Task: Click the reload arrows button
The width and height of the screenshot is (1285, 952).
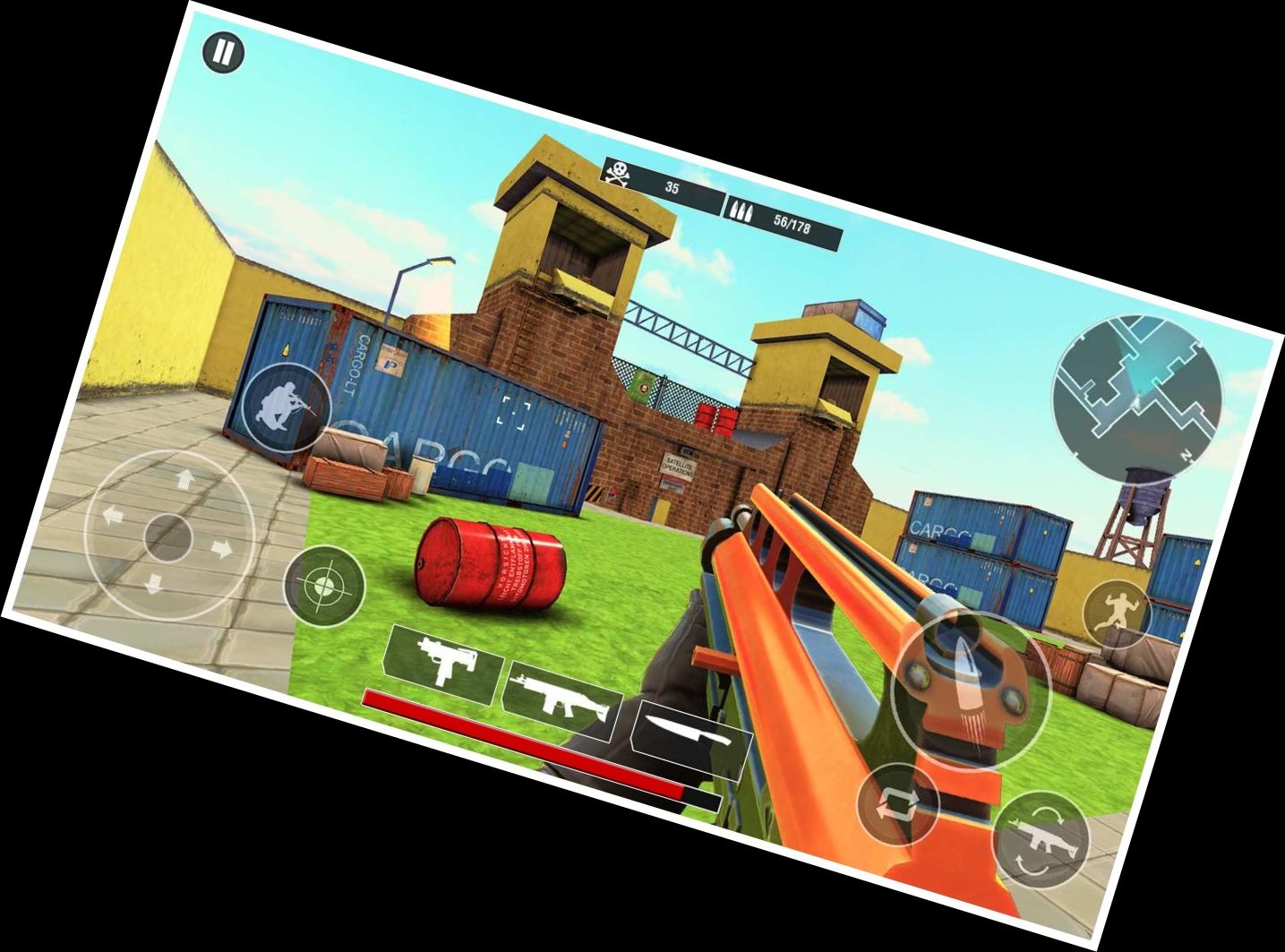Action: click(x=898, y=805)
